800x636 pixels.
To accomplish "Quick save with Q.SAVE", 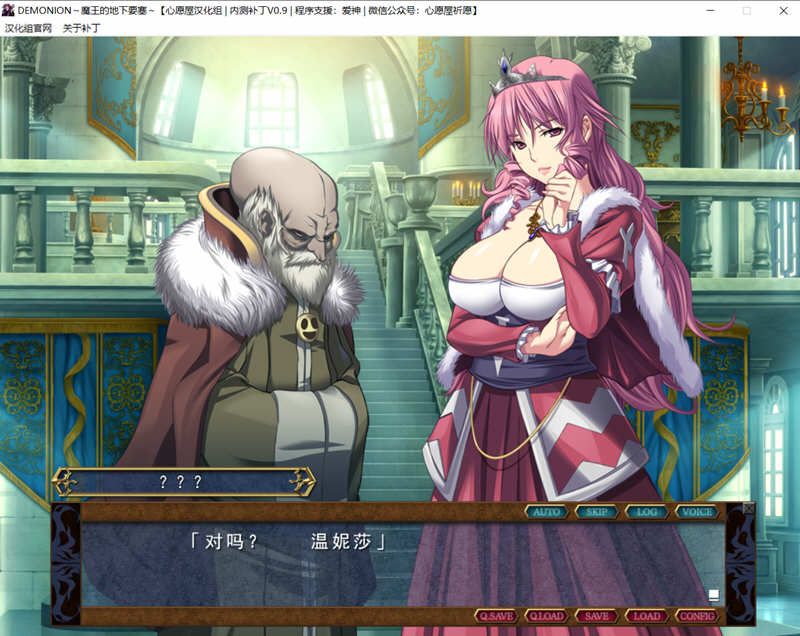I will click(496, 616).
